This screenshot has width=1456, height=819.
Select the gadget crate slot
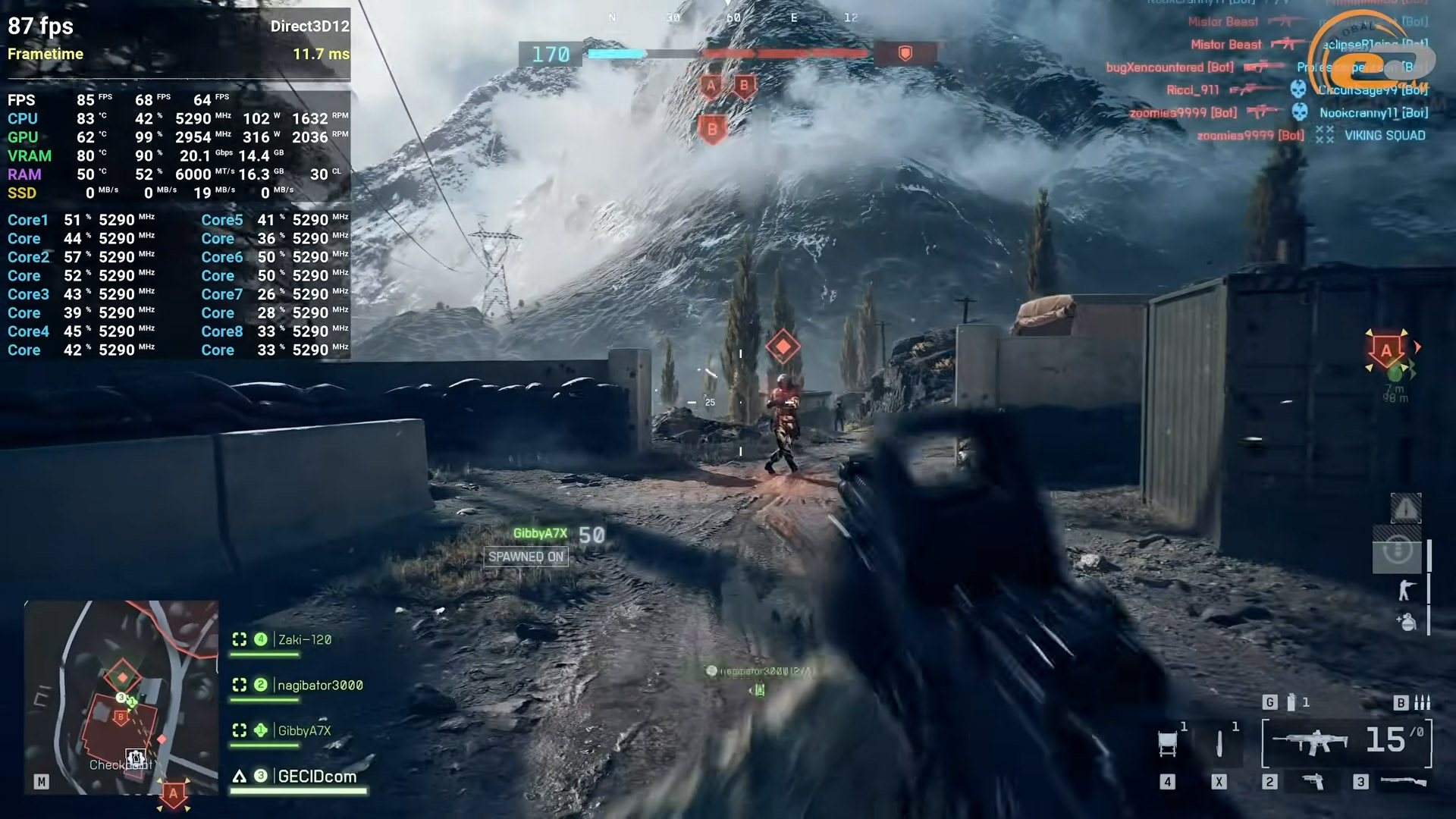click(x=1168, y=743)
